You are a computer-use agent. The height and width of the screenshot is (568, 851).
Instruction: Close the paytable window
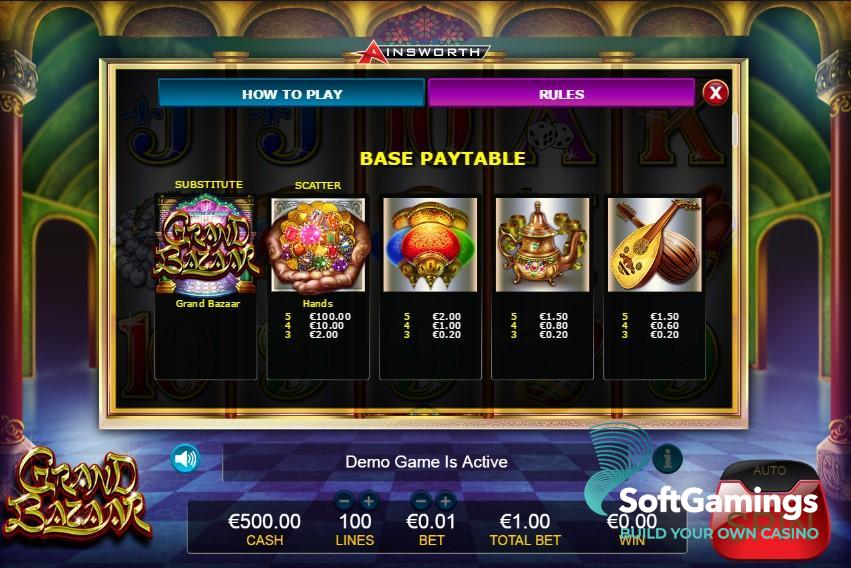click(715, 93)
